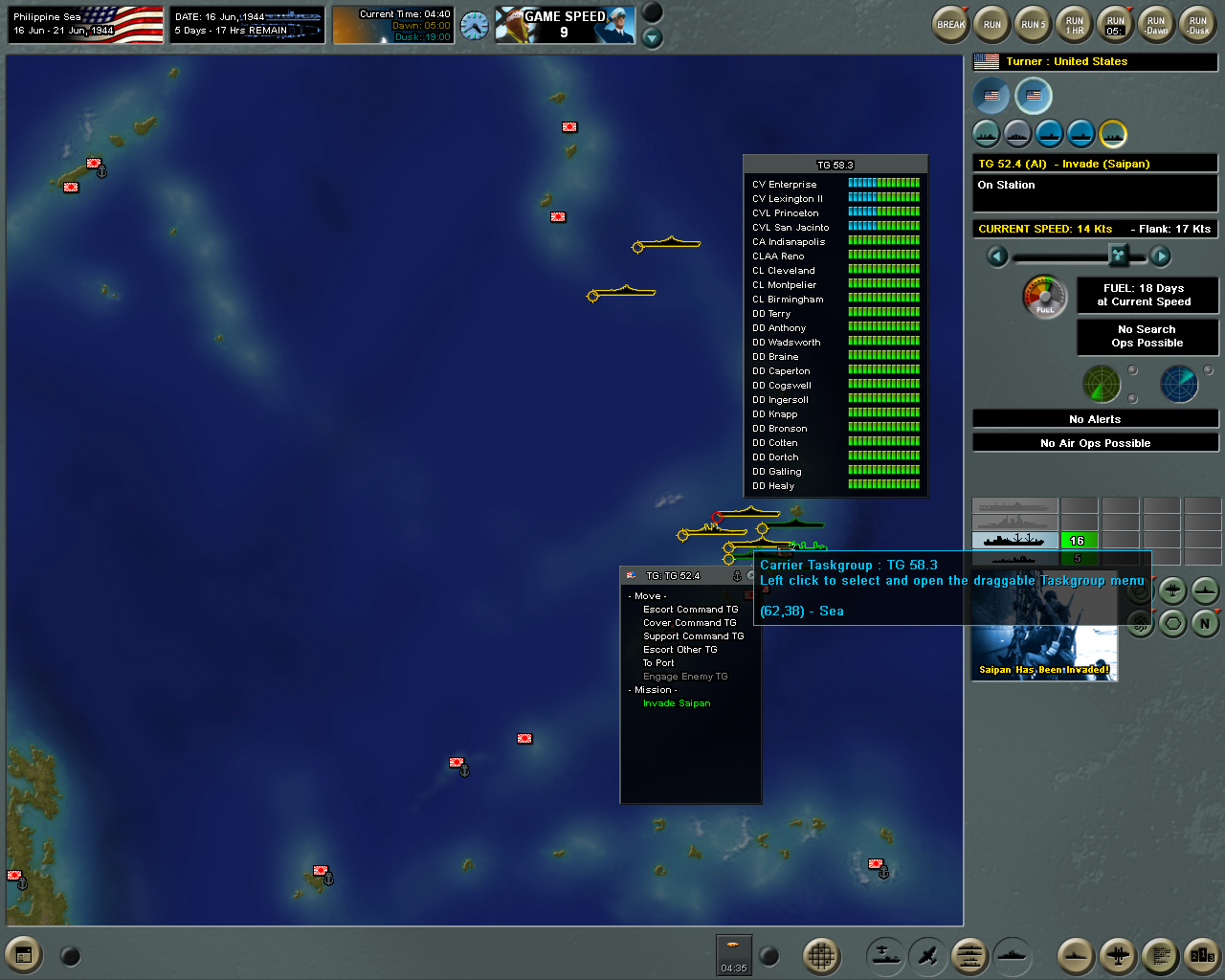Image resolution: width=1225 pixels, height=980 pixels.
Task: Open the clock icon near Current Time display
Action: click(476, 24)
